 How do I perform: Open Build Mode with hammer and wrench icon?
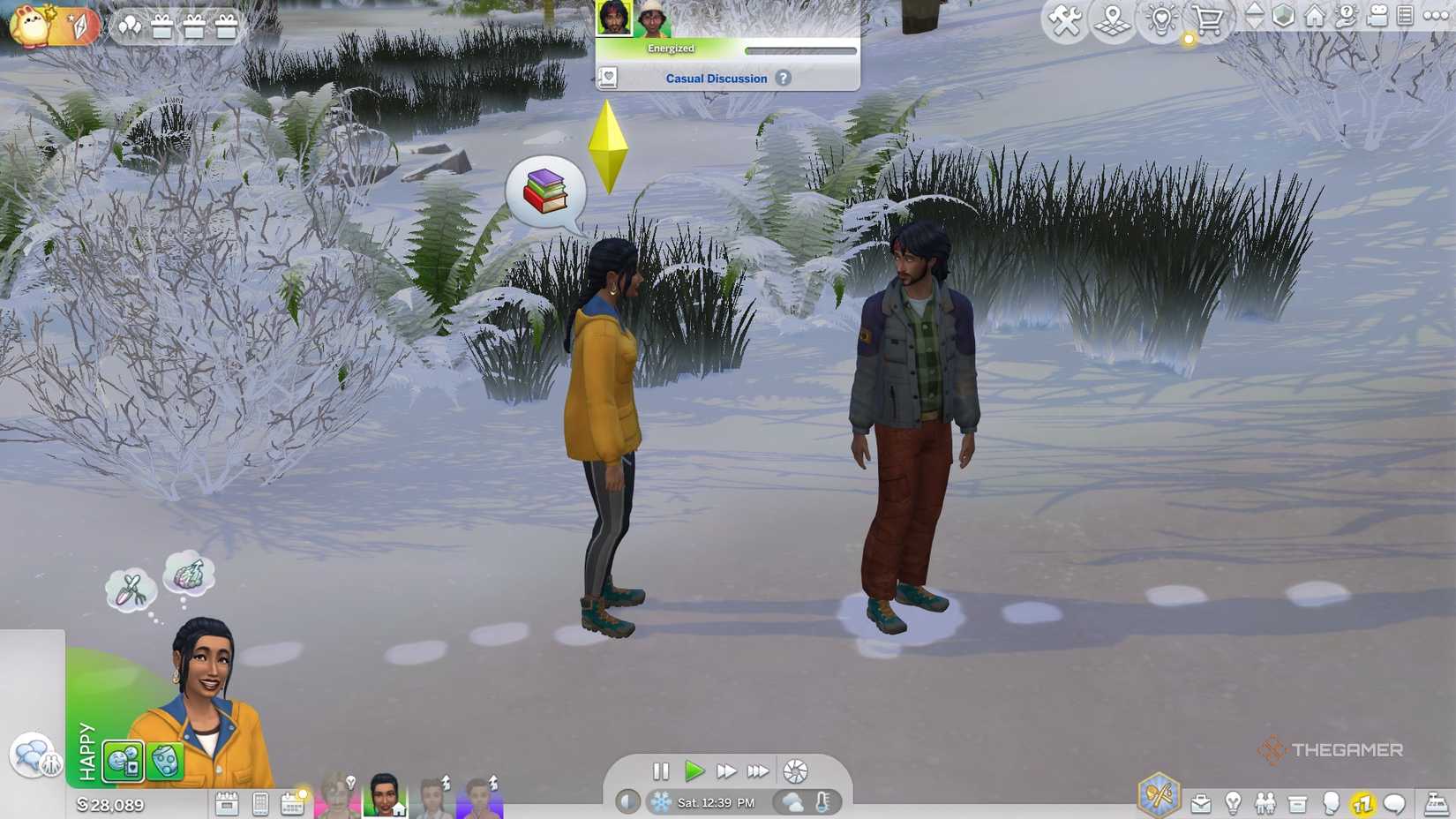pyautogui.click(x=1065, y=19)
